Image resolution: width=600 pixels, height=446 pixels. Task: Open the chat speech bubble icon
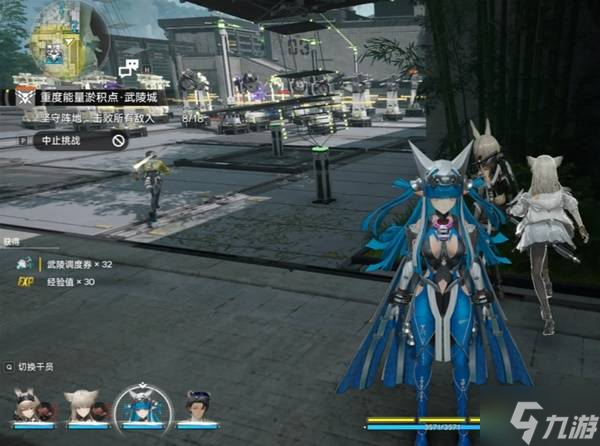pyautogui.click(x=128, y=69)
